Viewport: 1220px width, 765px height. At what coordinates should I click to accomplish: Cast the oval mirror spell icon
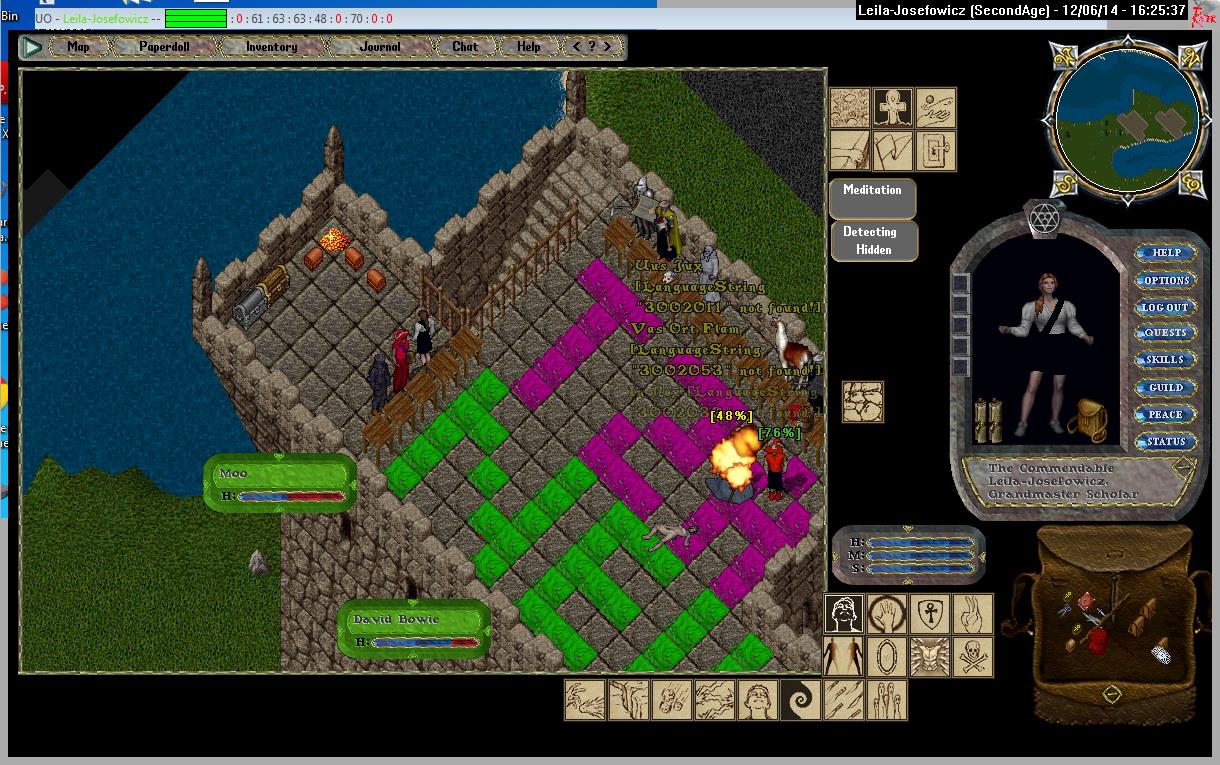(x=887, y=657)
